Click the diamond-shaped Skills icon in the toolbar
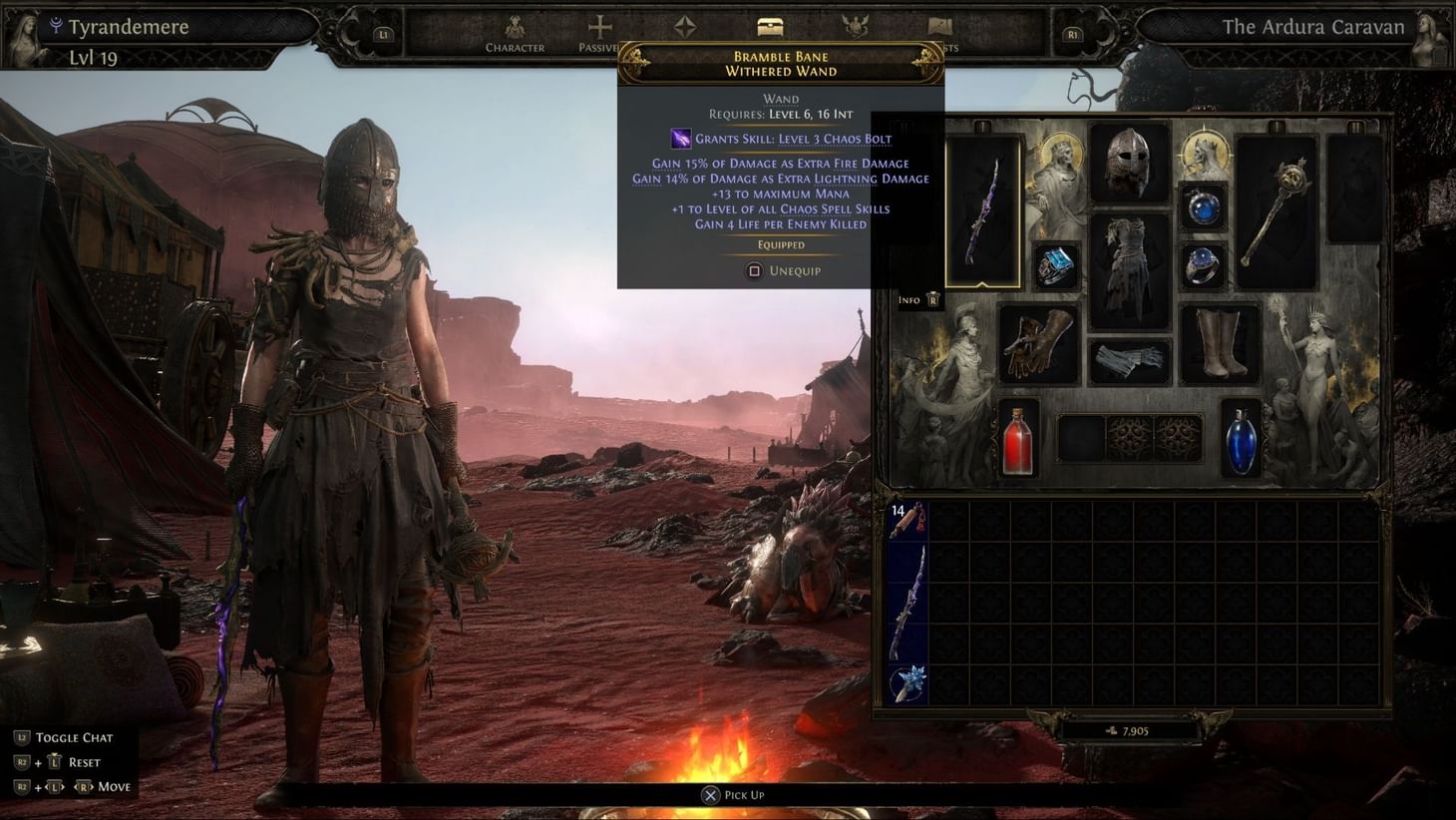 click(686, 27)
